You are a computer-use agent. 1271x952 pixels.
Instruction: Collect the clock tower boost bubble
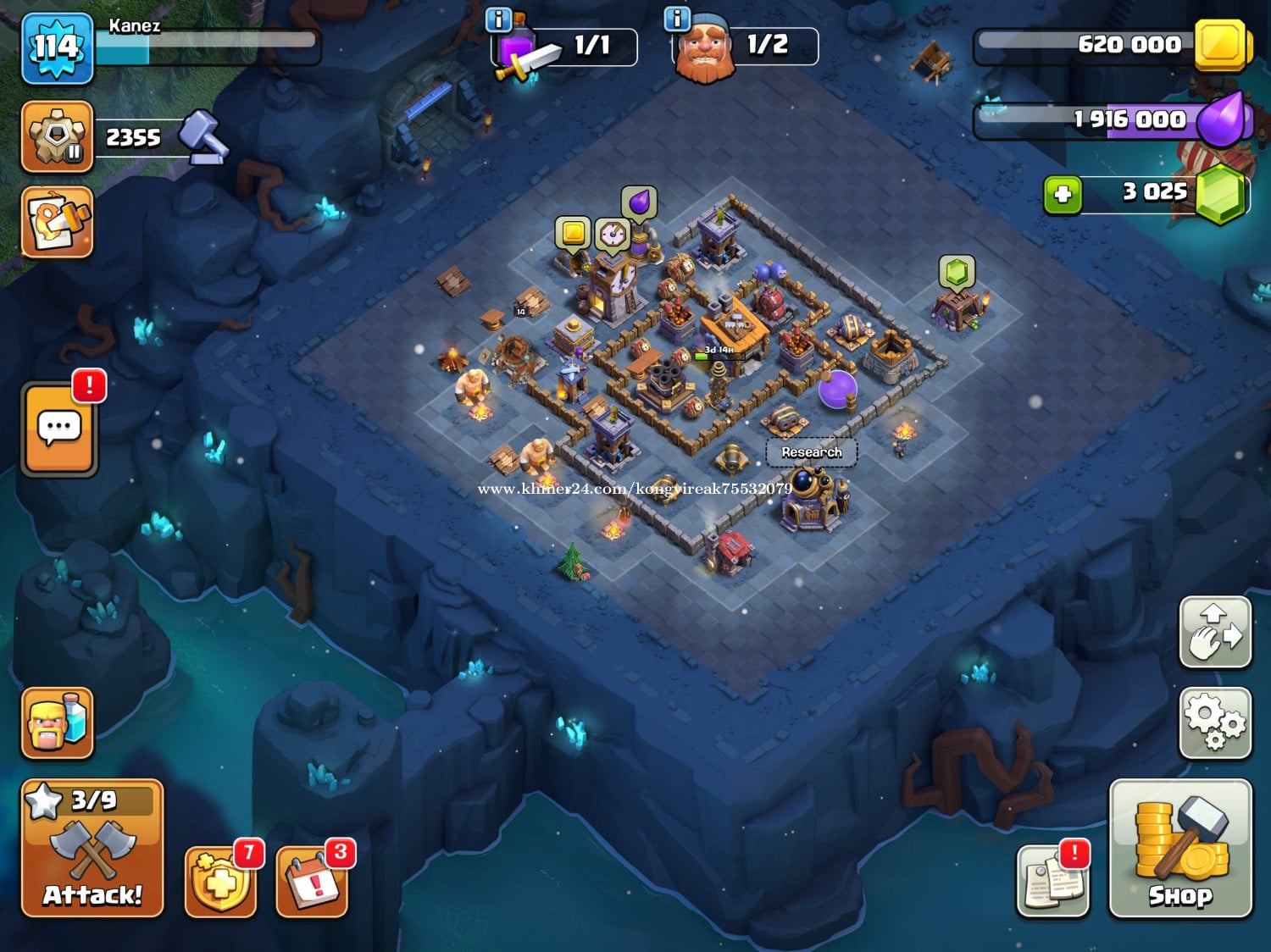coord(612,235)
